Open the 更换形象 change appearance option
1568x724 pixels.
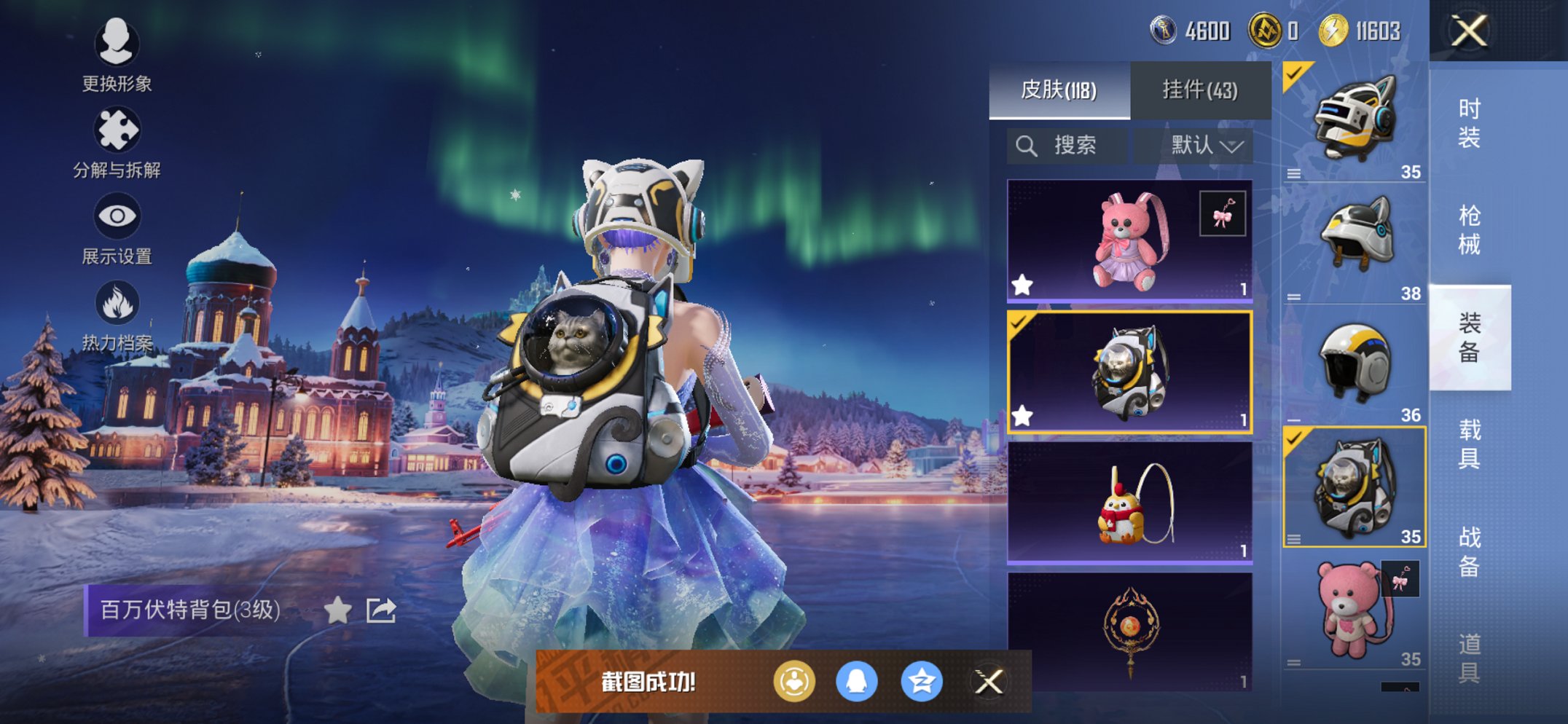(117, 56)
